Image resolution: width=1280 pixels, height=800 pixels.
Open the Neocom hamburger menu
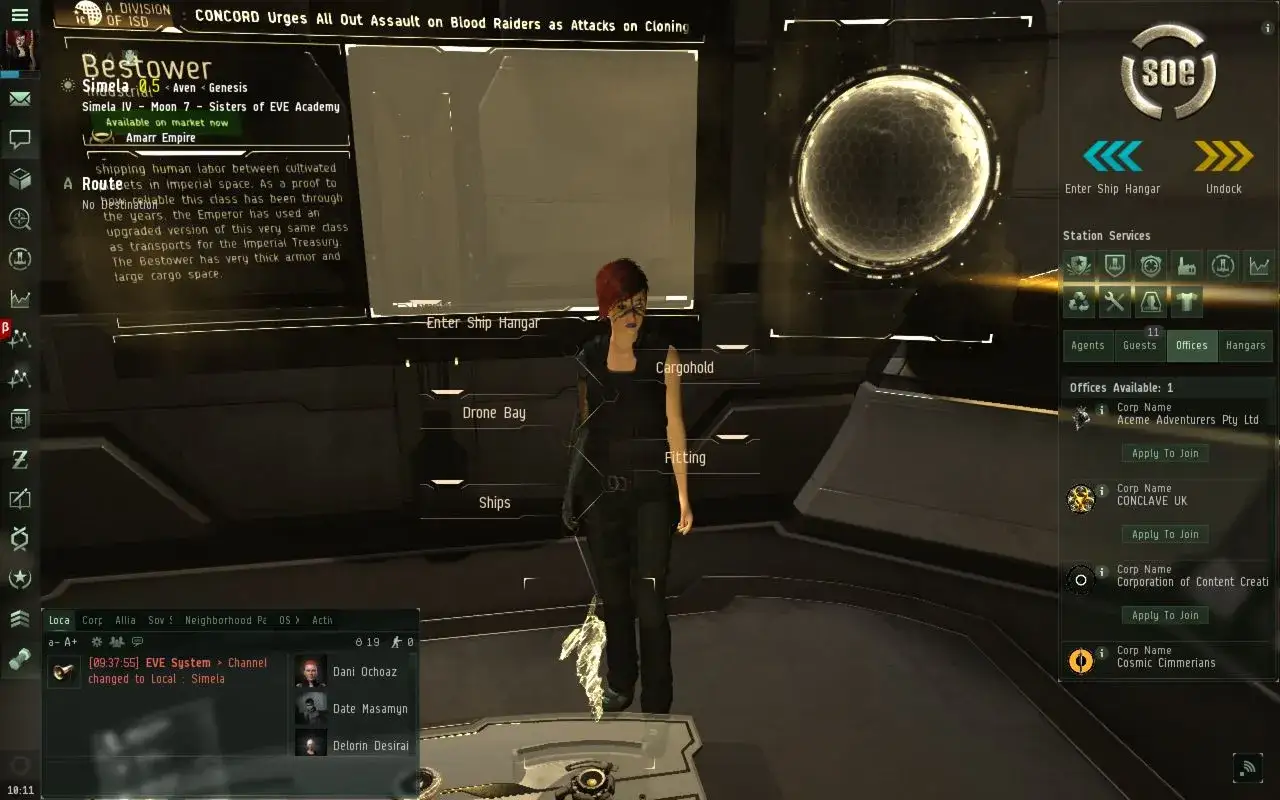[20, 14]
